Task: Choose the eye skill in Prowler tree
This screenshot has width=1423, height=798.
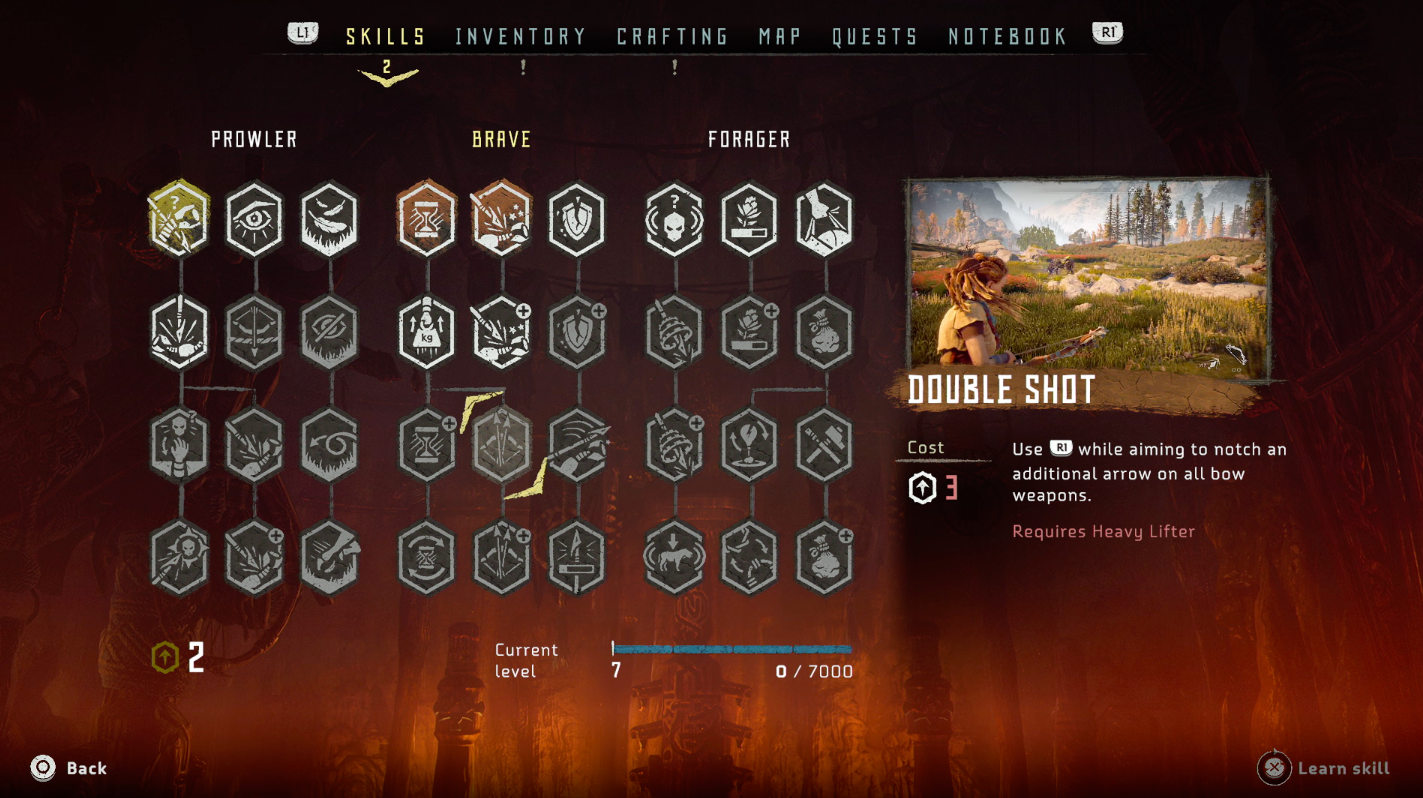Action: tap(254, 218)
